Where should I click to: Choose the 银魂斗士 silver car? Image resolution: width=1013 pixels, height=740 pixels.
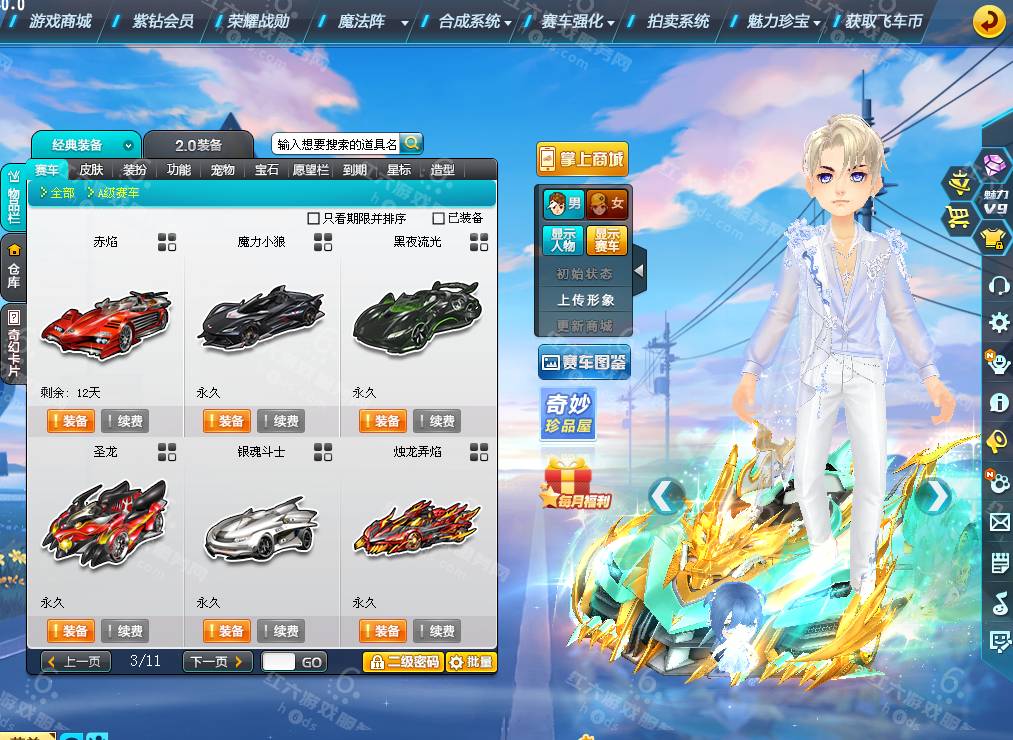pos(261,530)
